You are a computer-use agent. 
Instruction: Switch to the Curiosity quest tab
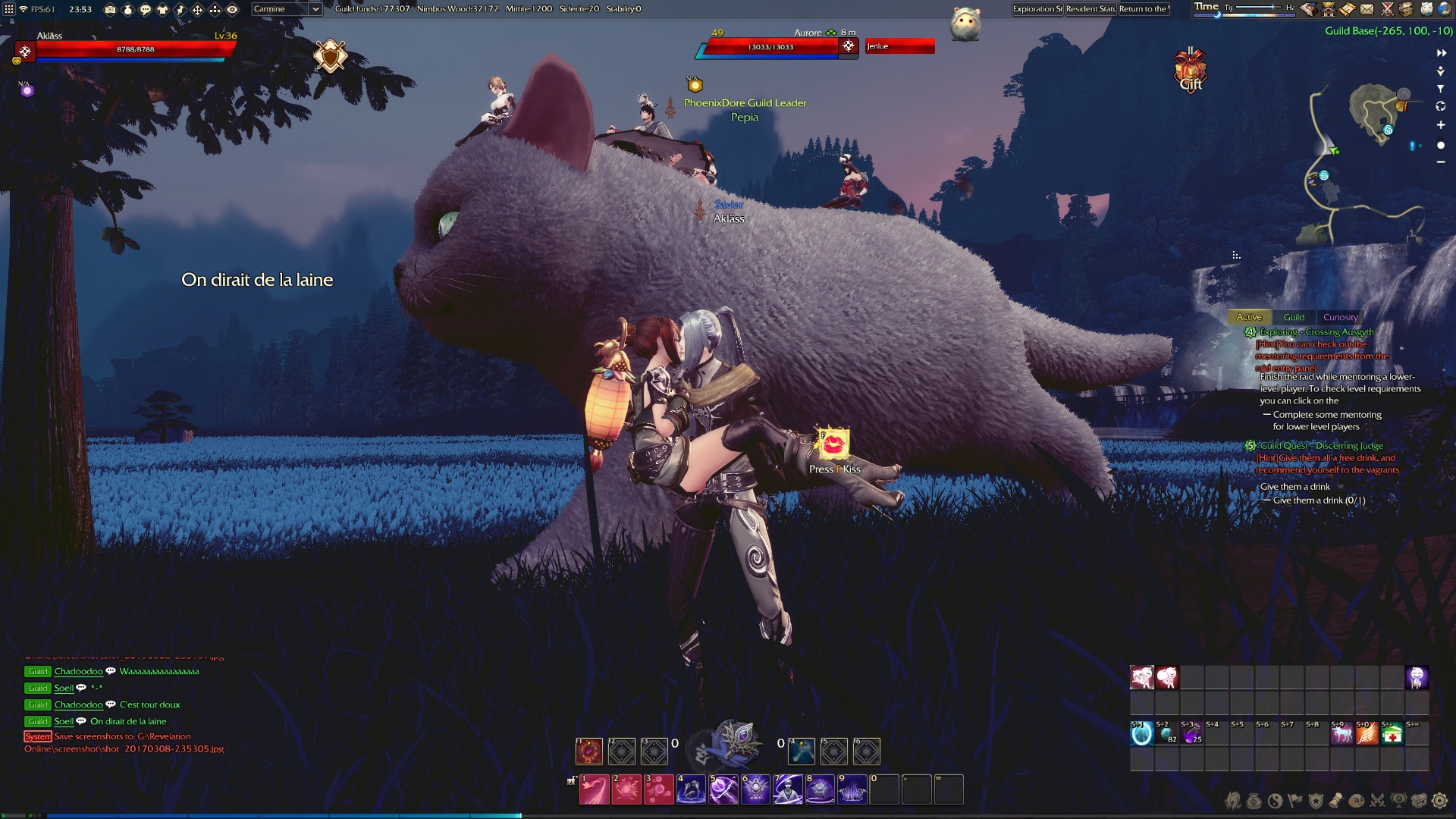point(1340,317)
